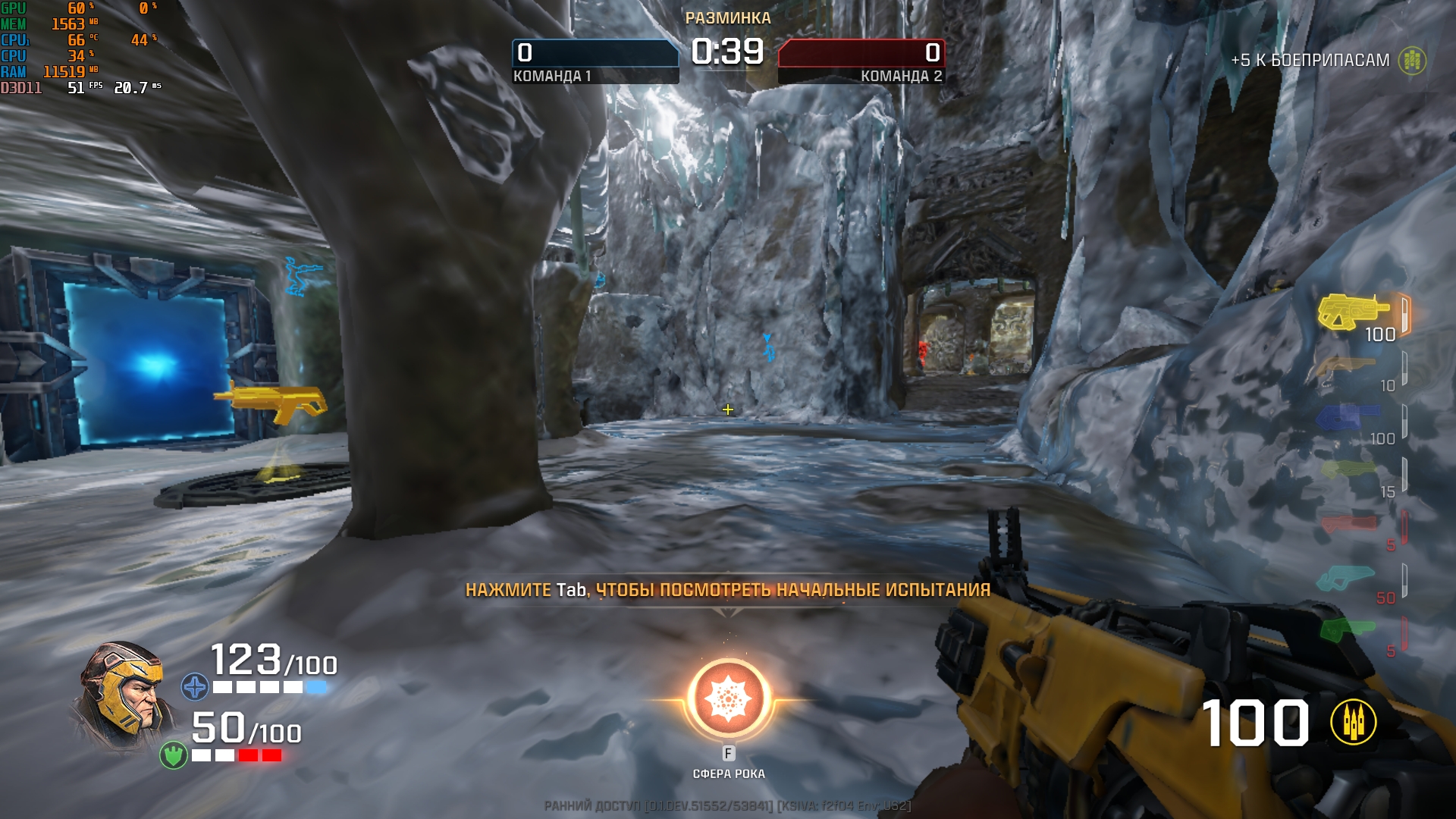Screen dimensions: 1456x819
Task: Activate the Сфера Рока ability icon
Action: pos(728,698)
